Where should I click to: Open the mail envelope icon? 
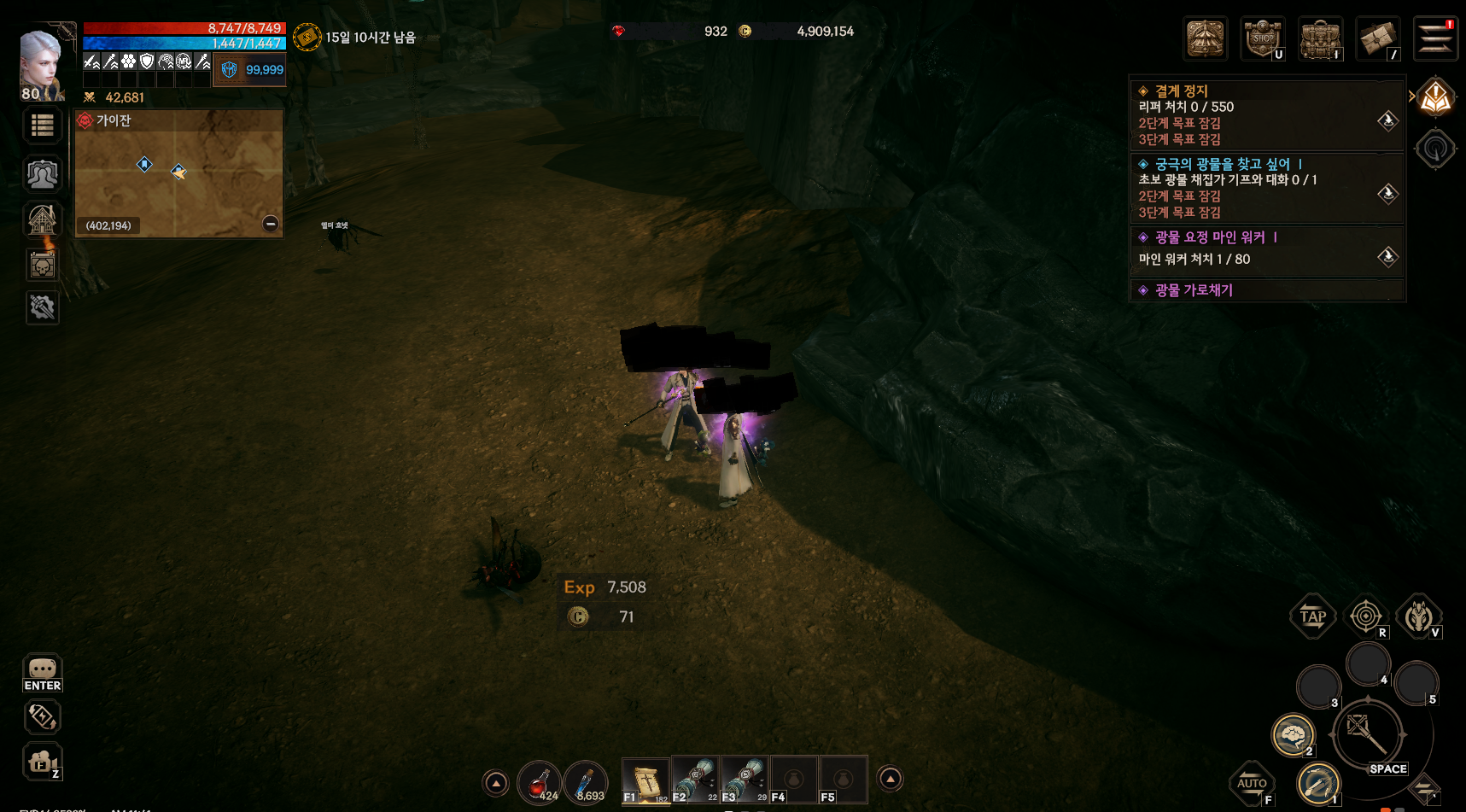[x=1377, y=39]
